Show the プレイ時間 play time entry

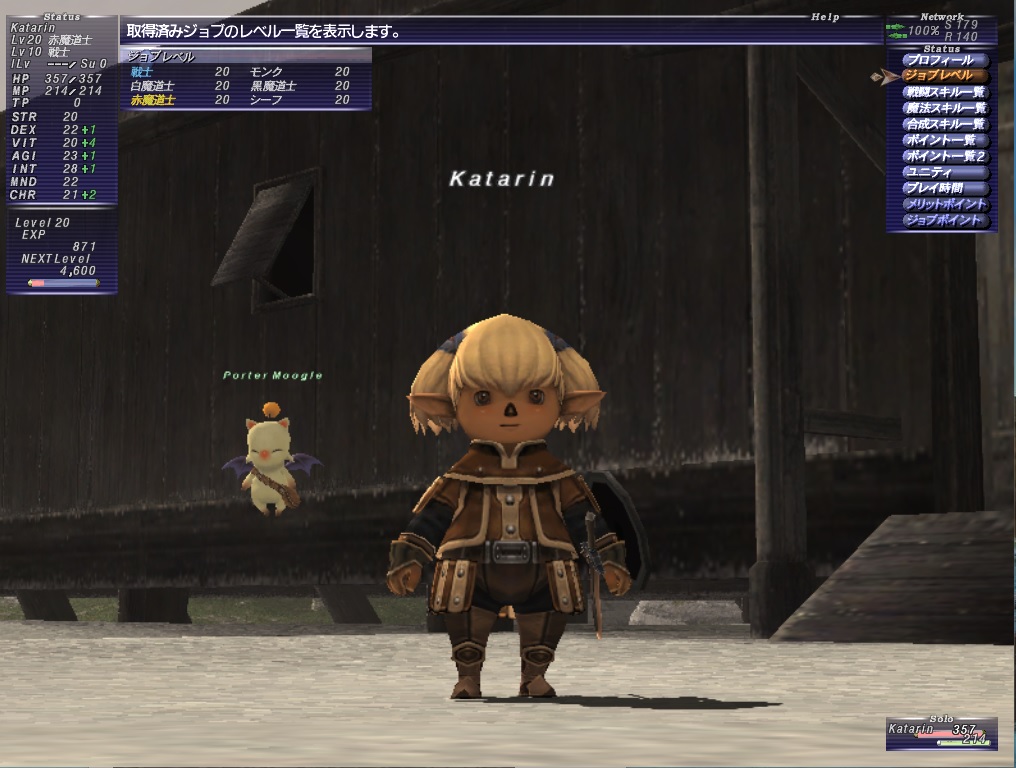point(944,188)
